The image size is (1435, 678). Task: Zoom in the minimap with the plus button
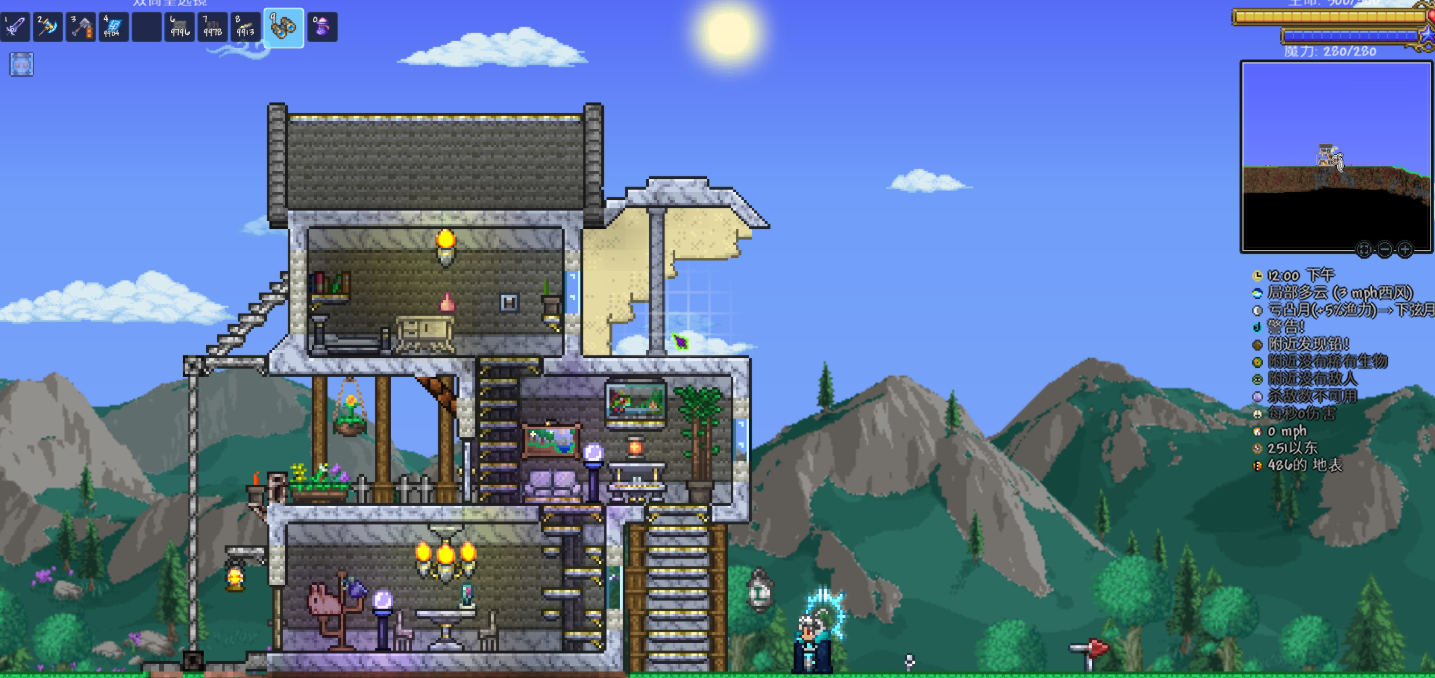pos(1405,249)
